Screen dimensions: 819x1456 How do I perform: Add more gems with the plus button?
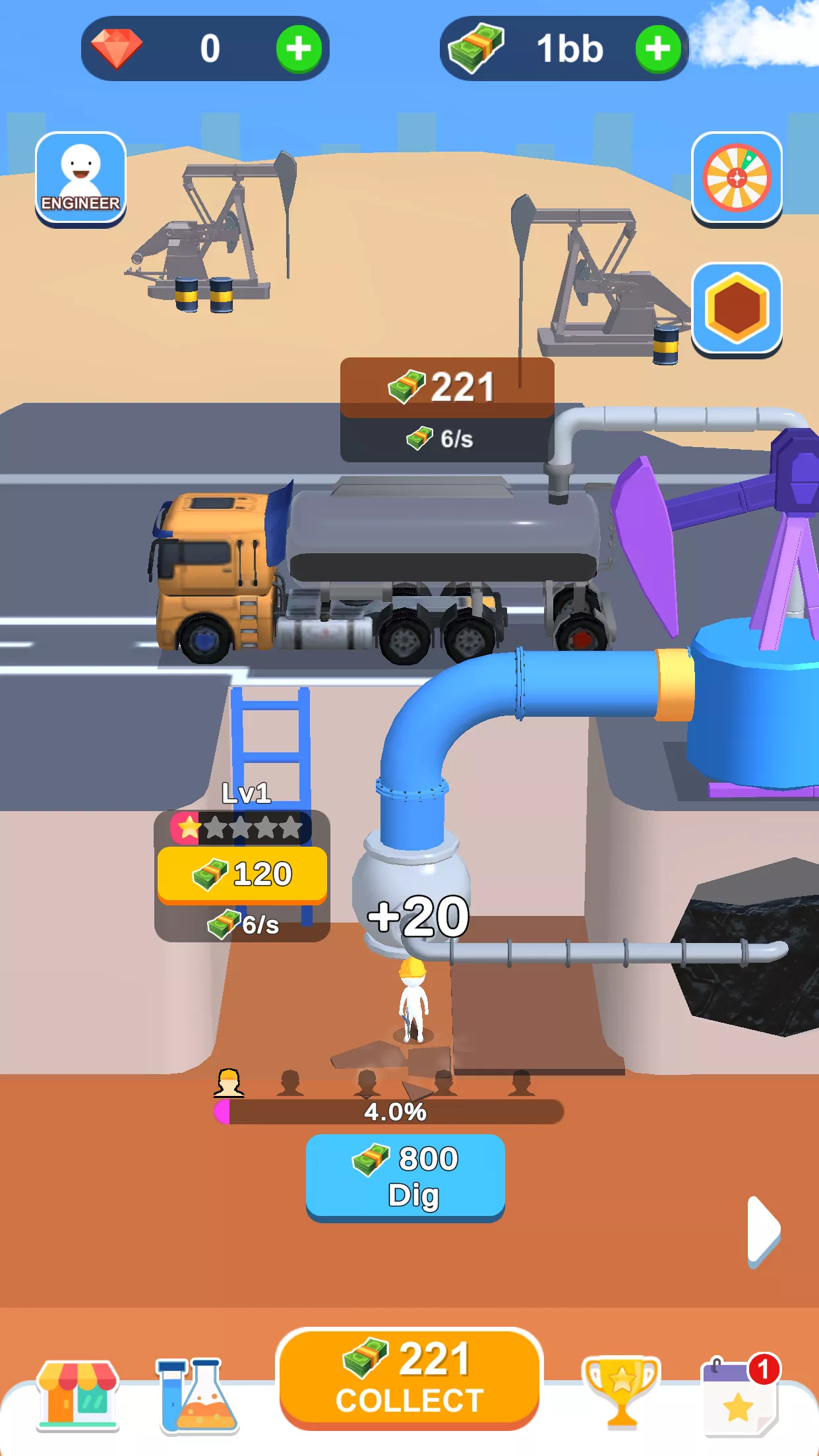click(299, 49)
